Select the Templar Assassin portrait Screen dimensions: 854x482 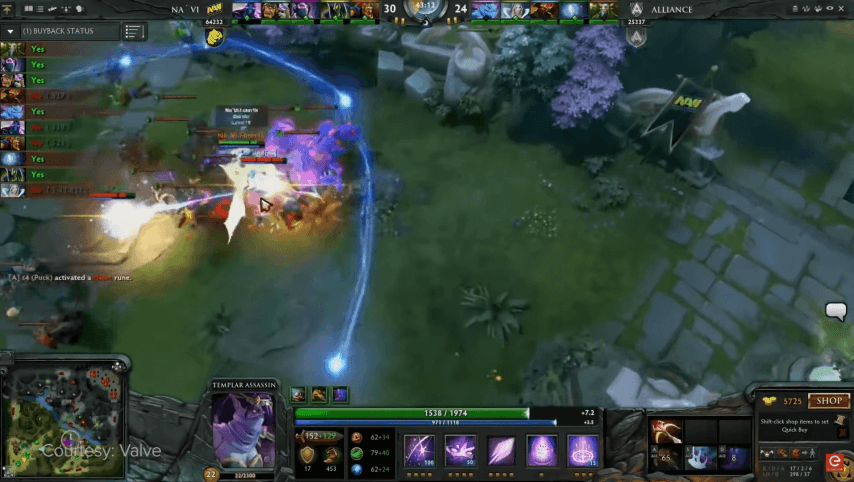click(242, 428)
